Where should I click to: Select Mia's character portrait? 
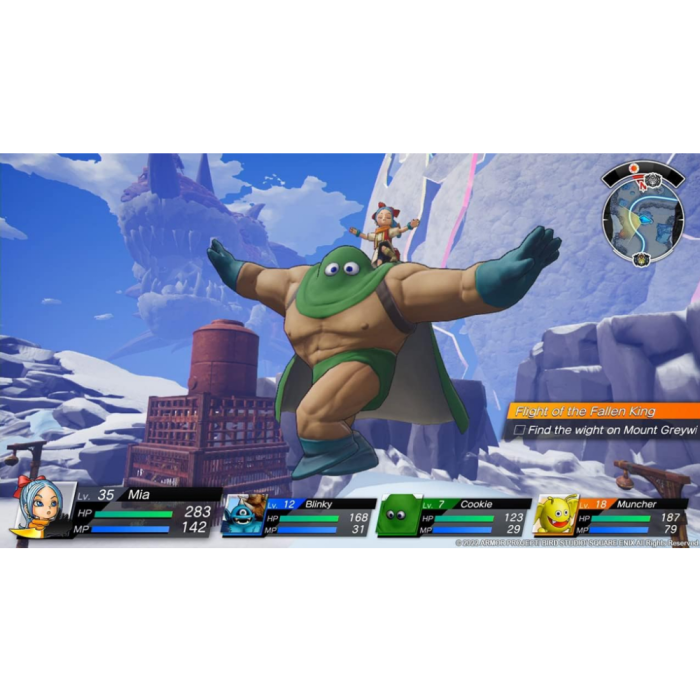click(41, 508)
